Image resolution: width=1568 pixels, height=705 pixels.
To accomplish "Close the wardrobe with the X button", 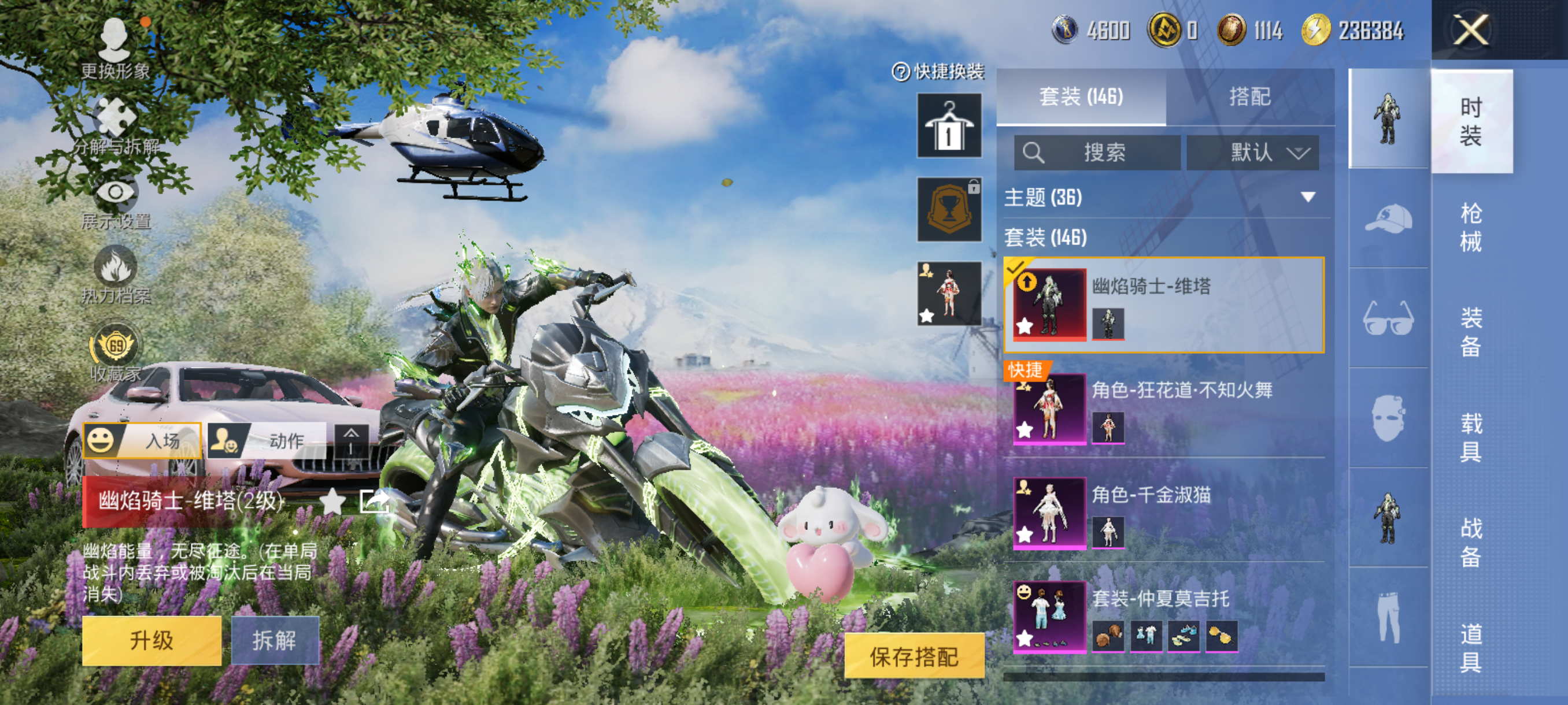I will [x=1471, y=31].
